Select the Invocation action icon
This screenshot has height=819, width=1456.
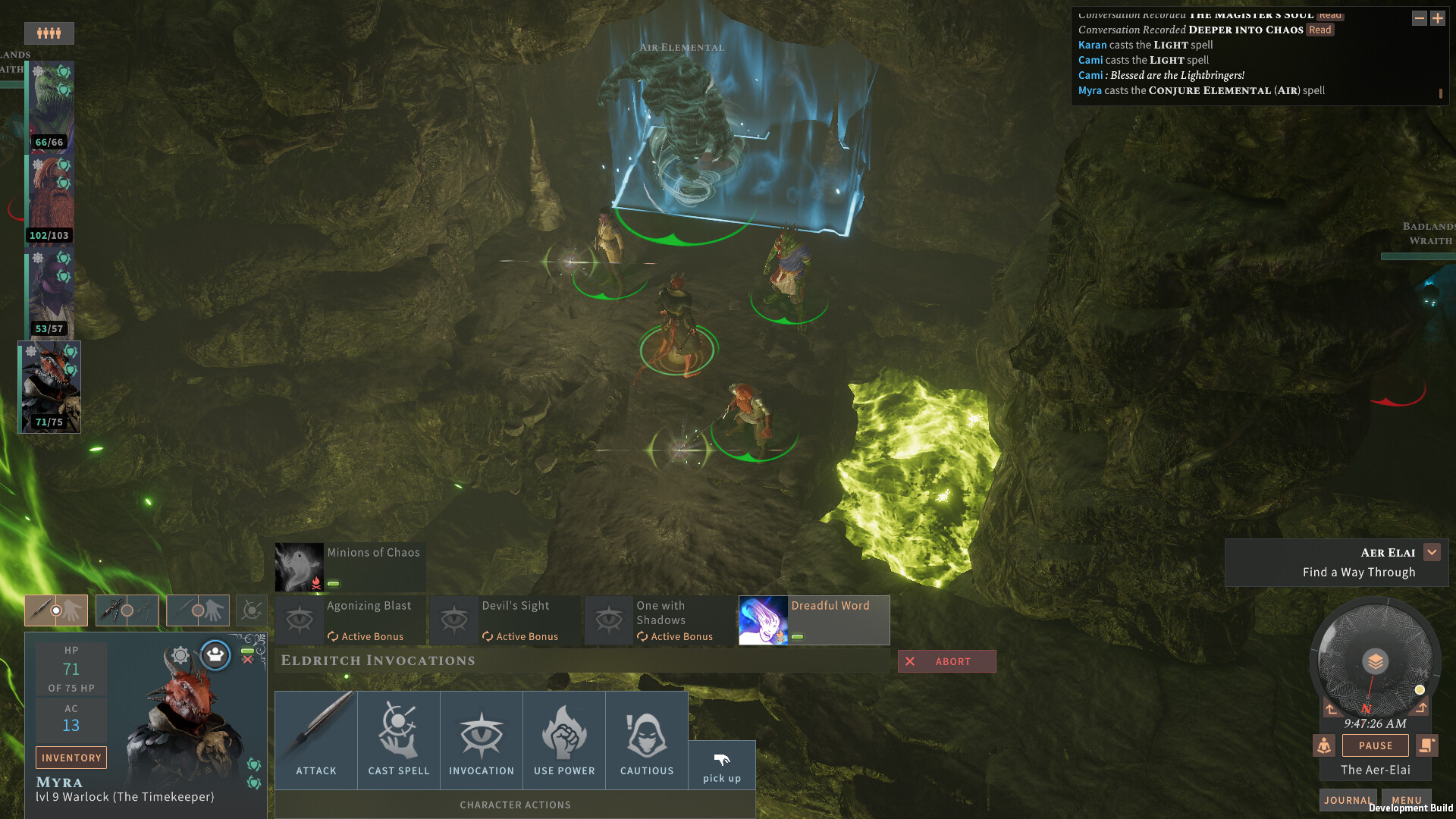481,739
